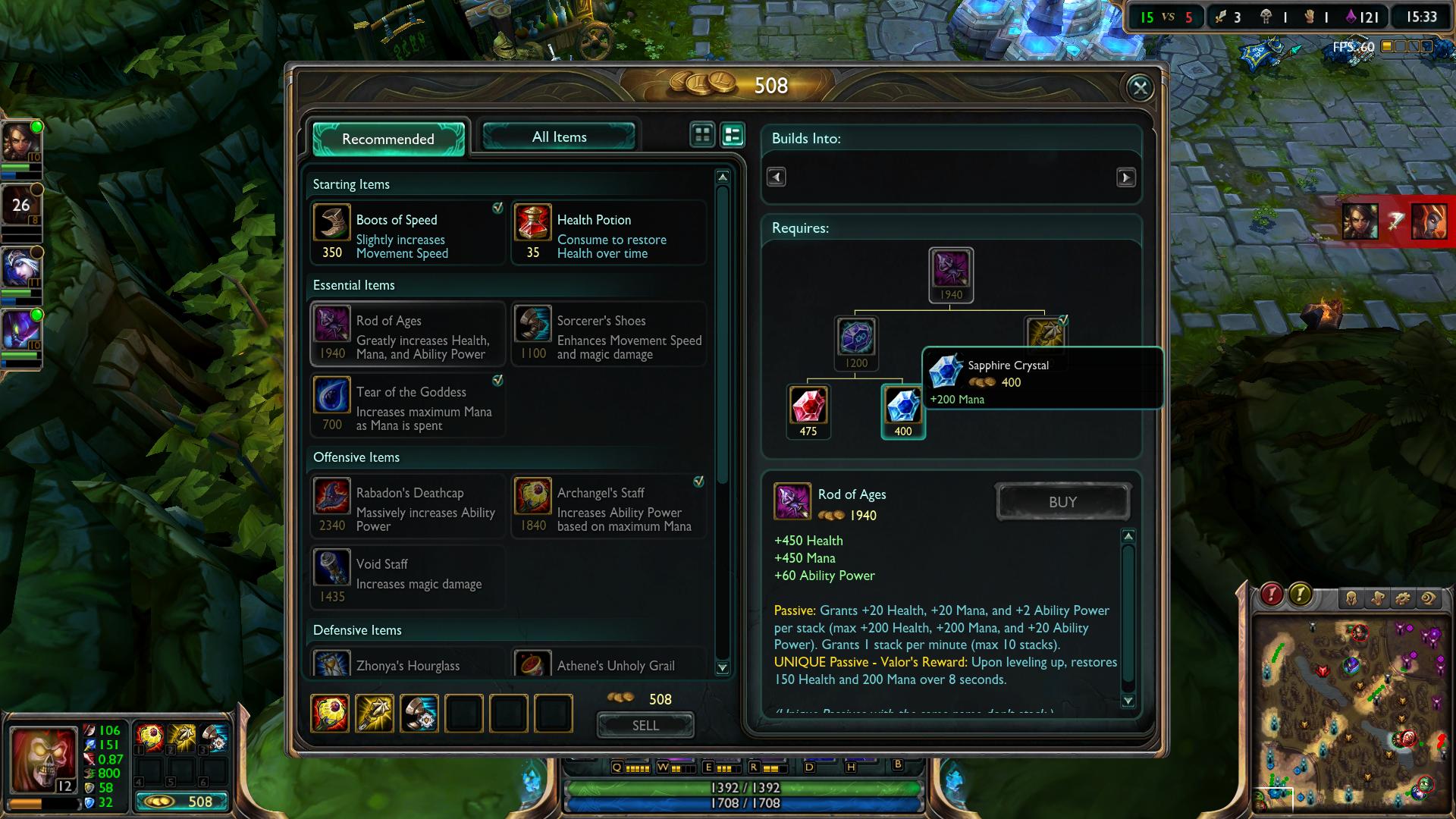Close the item shop window
The width and height of the screenshot is (1456, 819).
[1140, 88]
